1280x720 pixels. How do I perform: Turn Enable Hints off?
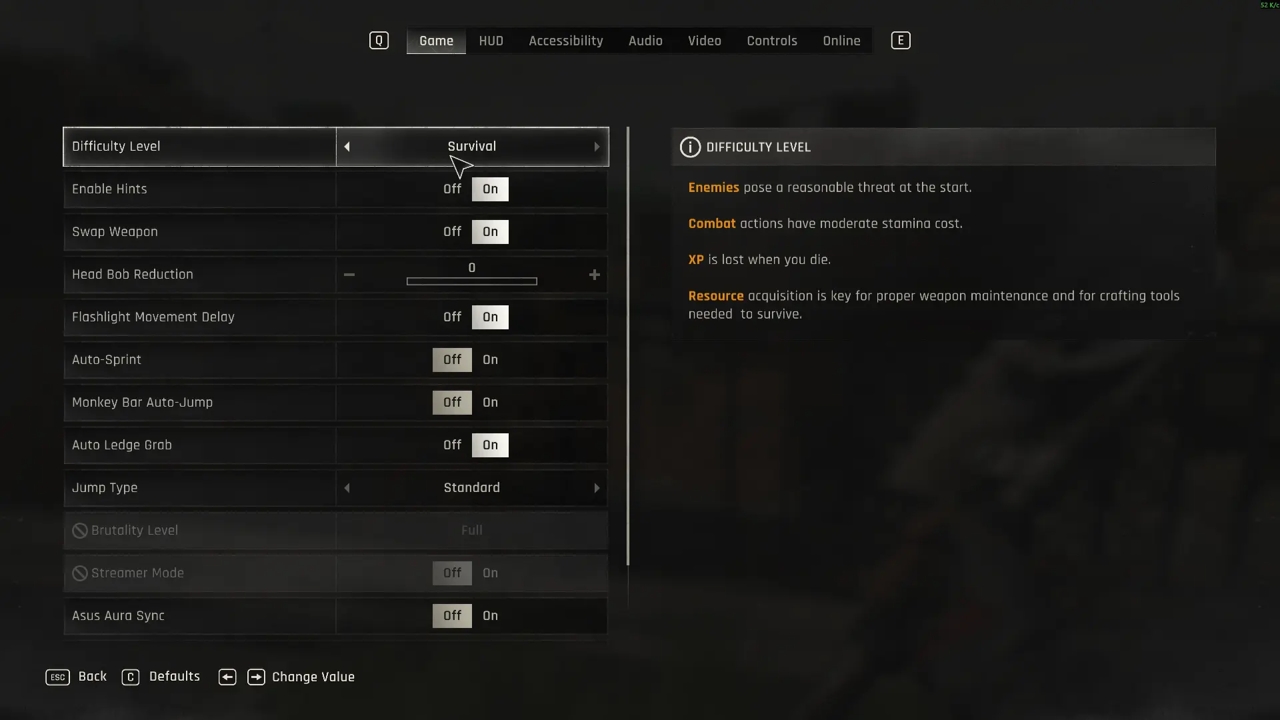pyautogui.click(x=452, y=189)
